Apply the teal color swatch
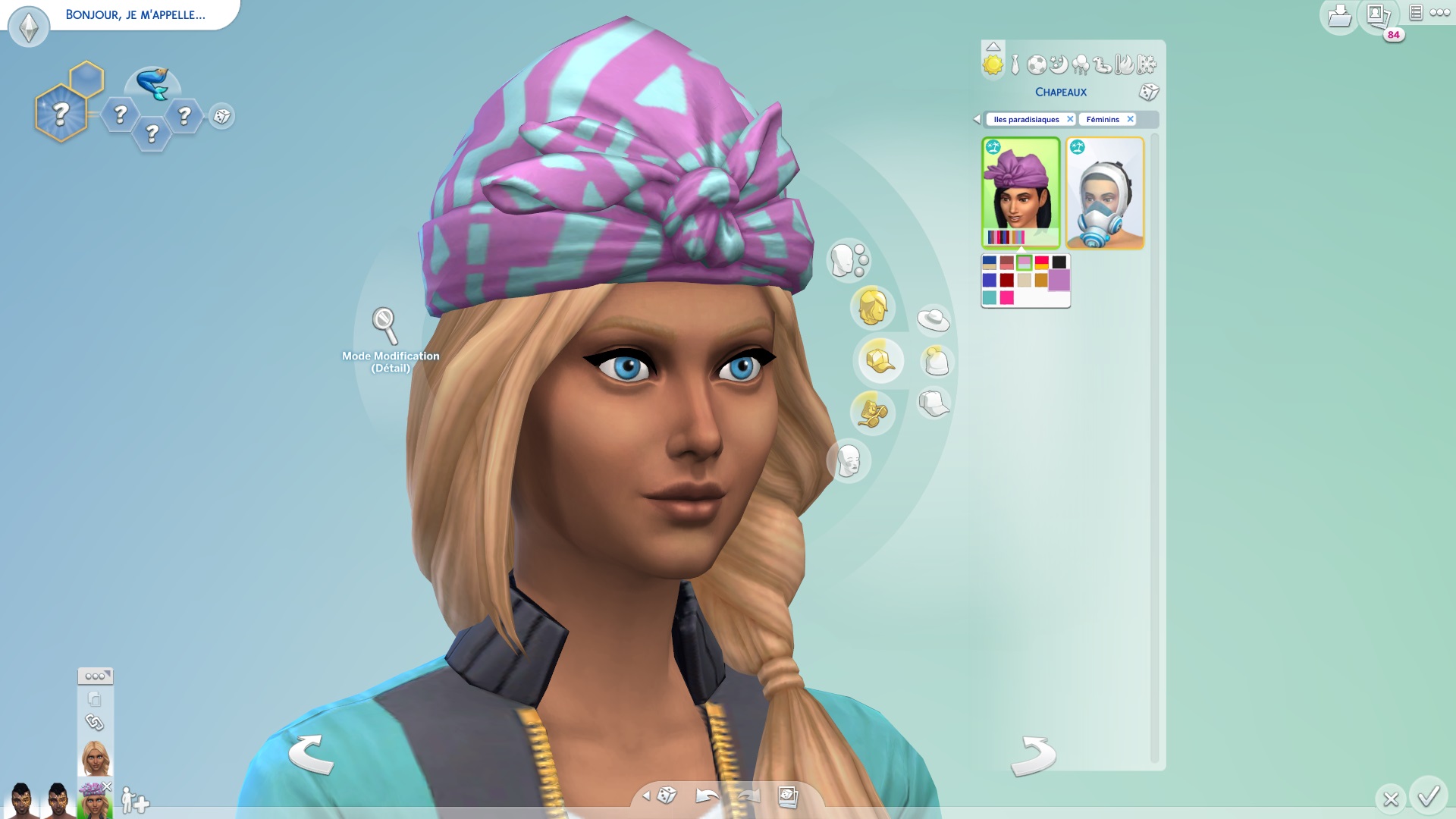This screenshot has height=819, width=1456. click(990, 298)
